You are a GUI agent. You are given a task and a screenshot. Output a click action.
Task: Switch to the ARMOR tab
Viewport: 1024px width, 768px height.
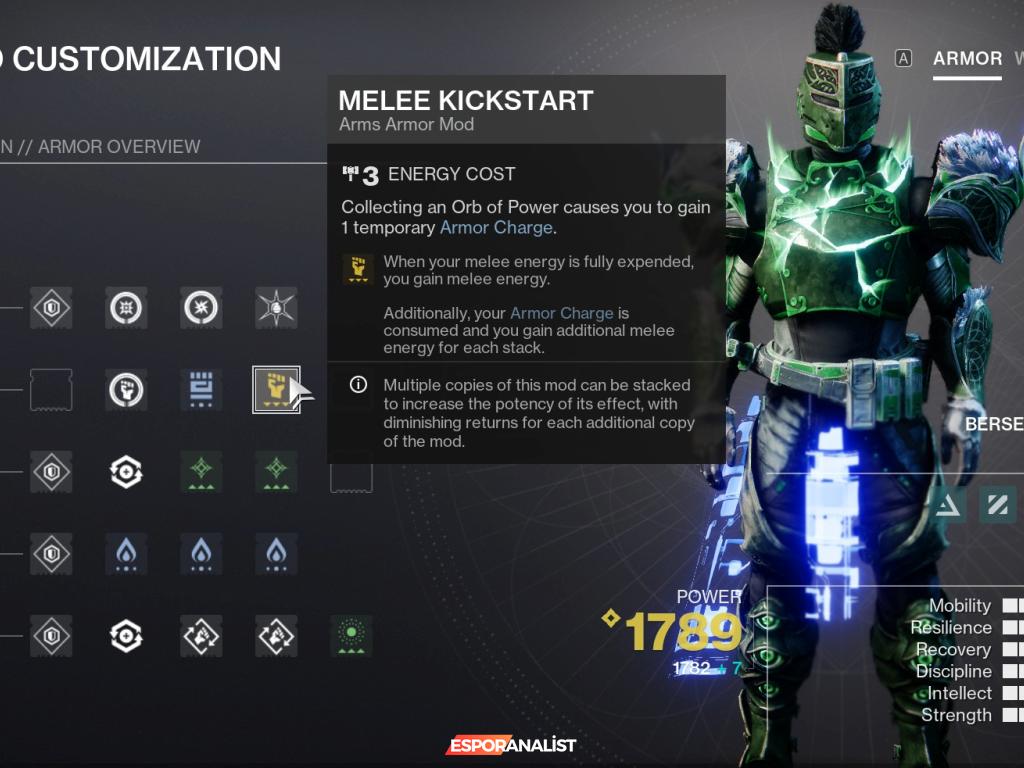[x=967, y=59]
